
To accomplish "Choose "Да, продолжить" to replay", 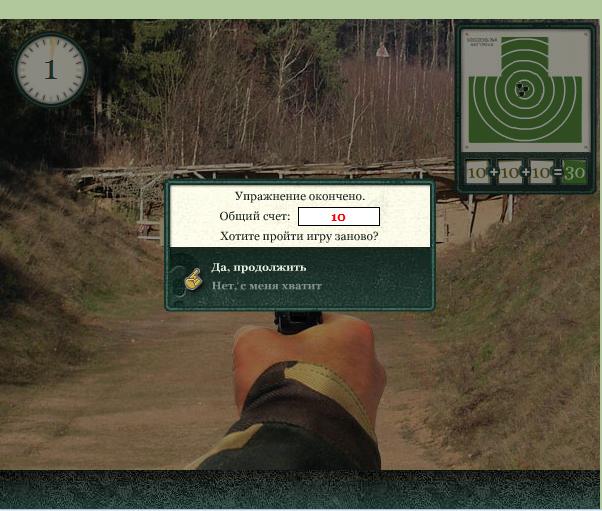I will tap(258, 268).
